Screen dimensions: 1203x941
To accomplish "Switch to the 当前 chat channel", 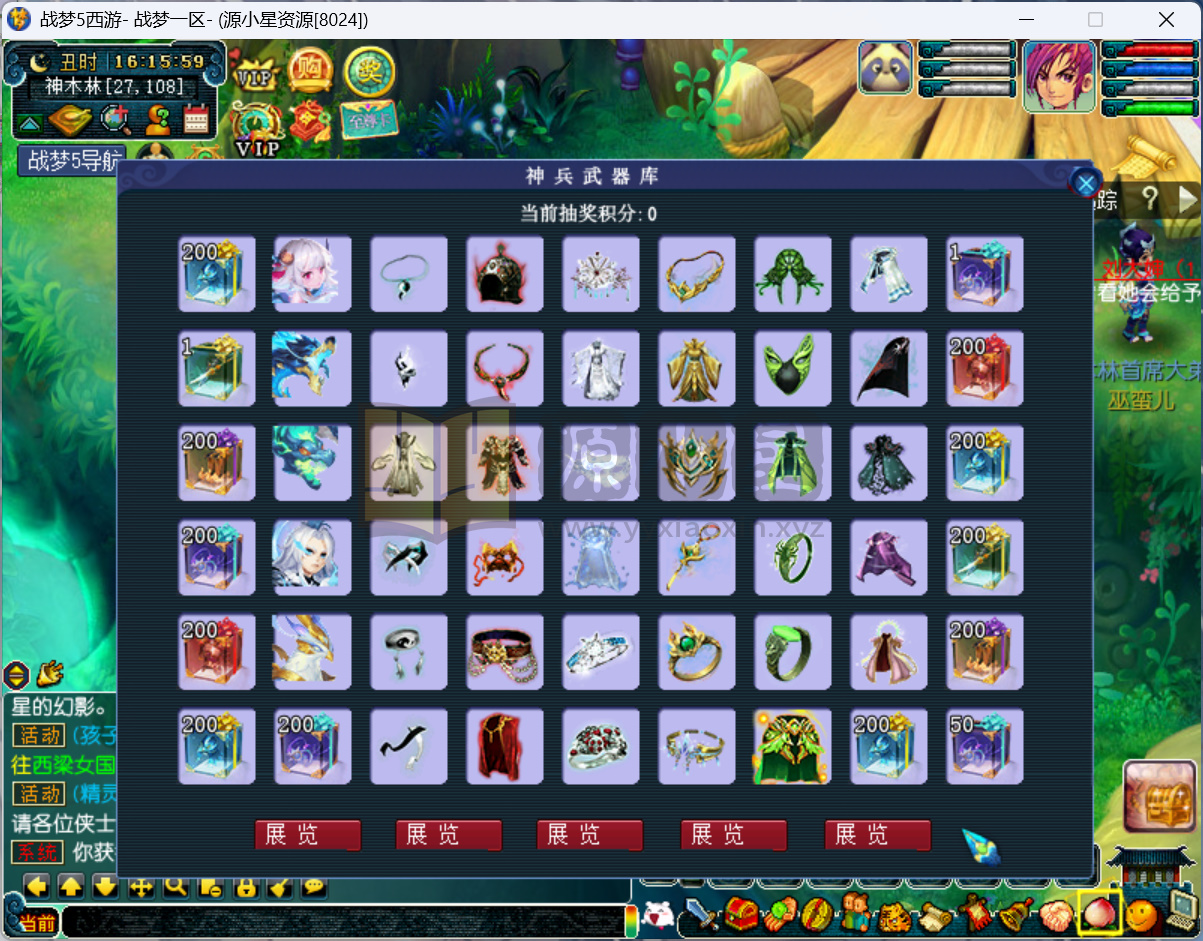I will pos(37,922).
